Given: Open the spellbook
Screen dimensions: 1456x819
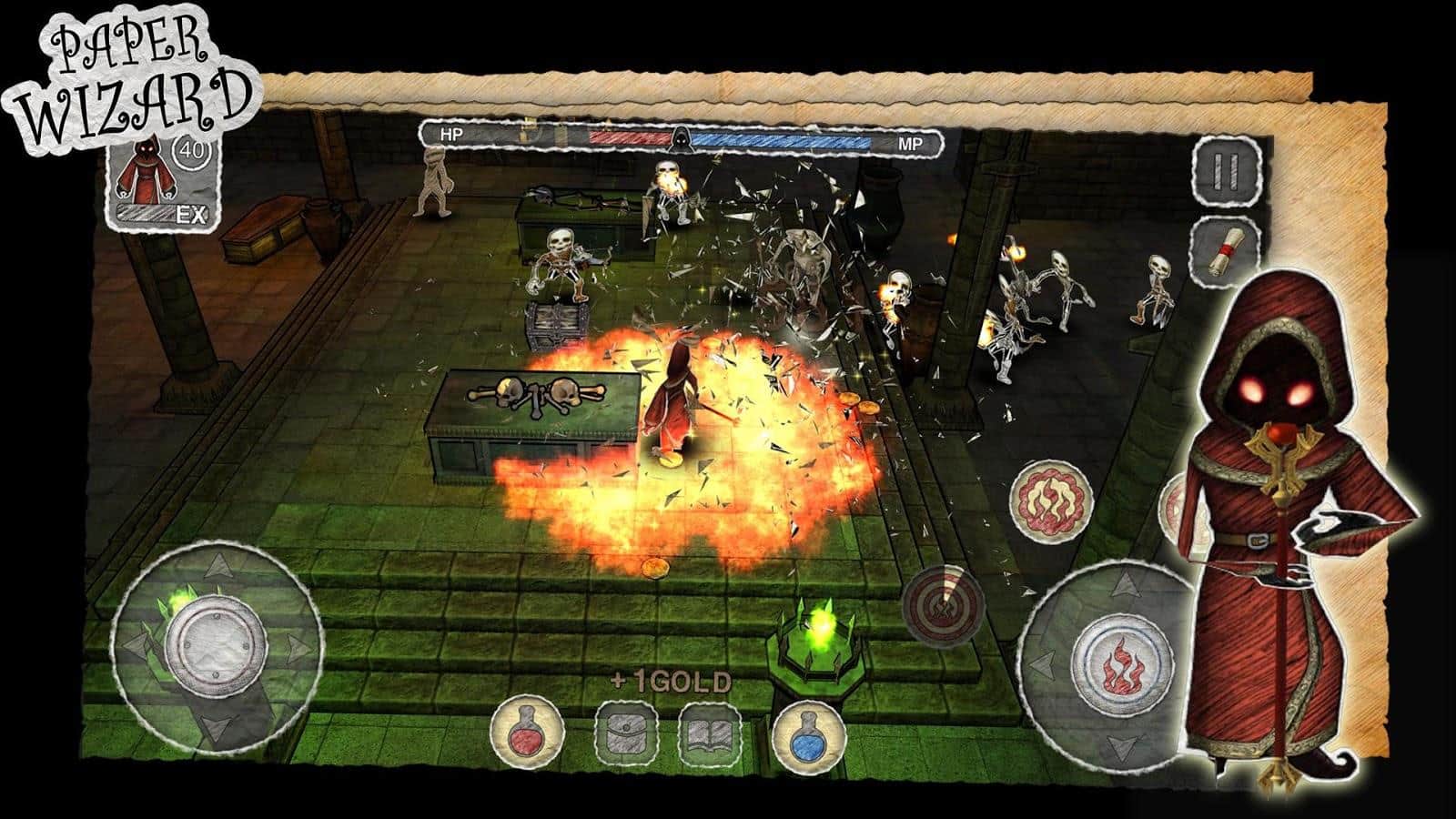Looking at the screenshot, I should pyautogui.click(x=708, y=733).
